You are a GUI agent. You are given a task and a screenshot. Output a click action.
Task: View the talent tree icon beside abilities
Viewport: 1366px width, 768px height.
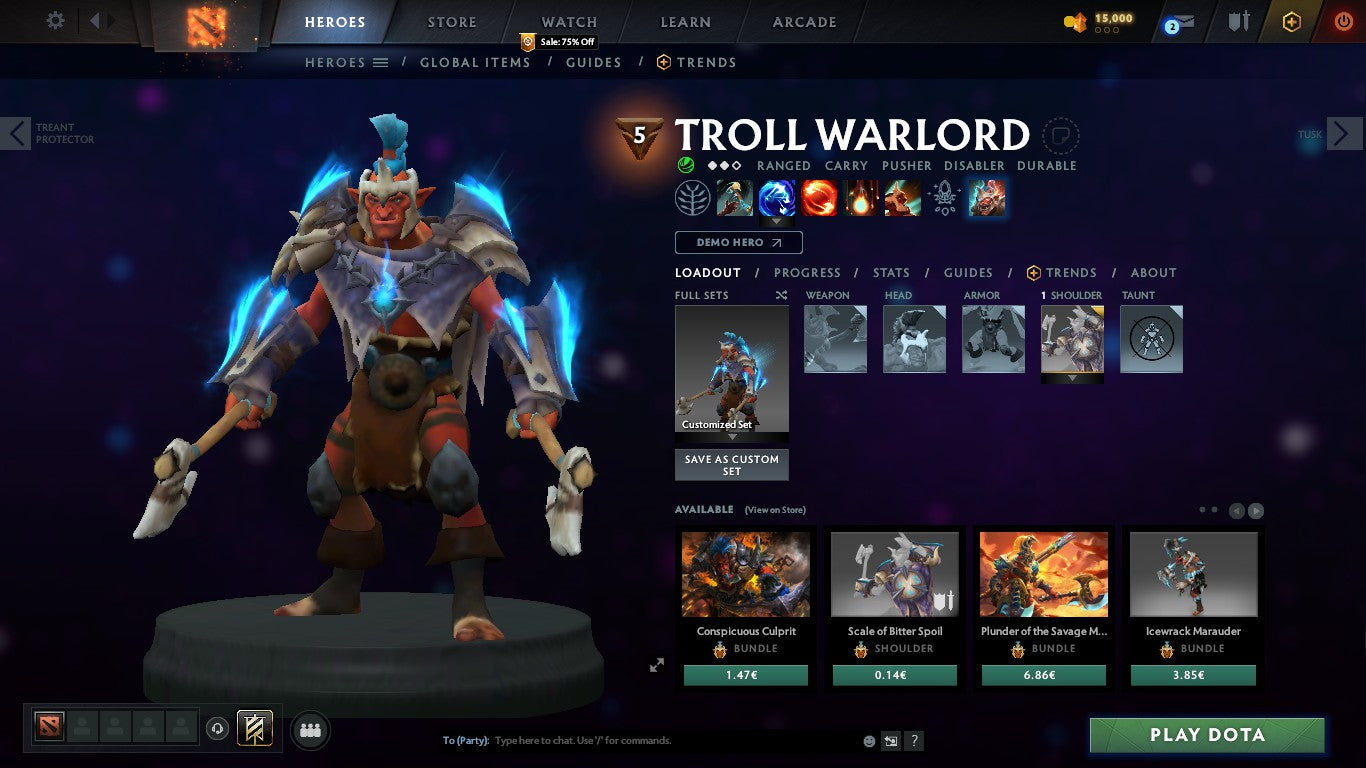click(694, 198)
